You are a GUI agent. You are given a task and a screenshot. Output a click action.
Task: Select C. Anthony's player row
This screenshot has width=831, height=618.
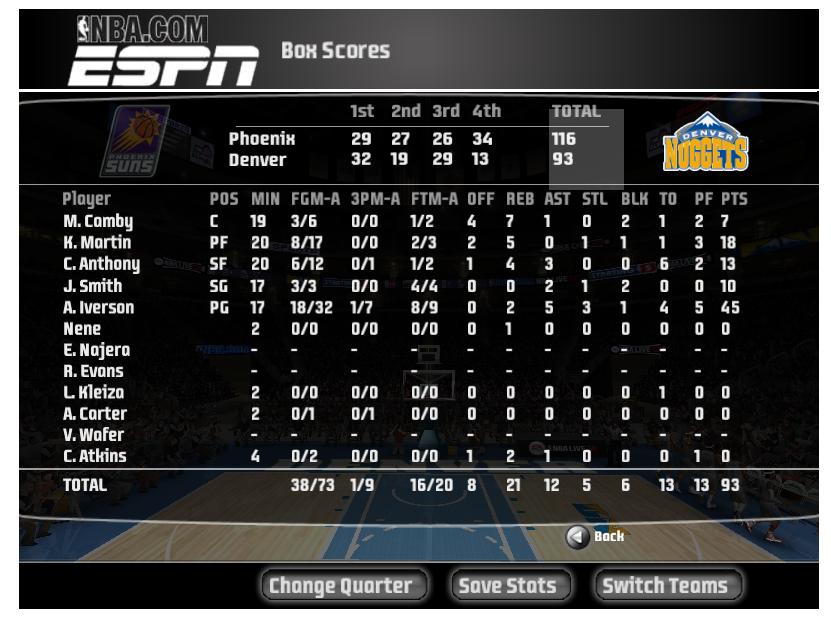coord(102,263)
